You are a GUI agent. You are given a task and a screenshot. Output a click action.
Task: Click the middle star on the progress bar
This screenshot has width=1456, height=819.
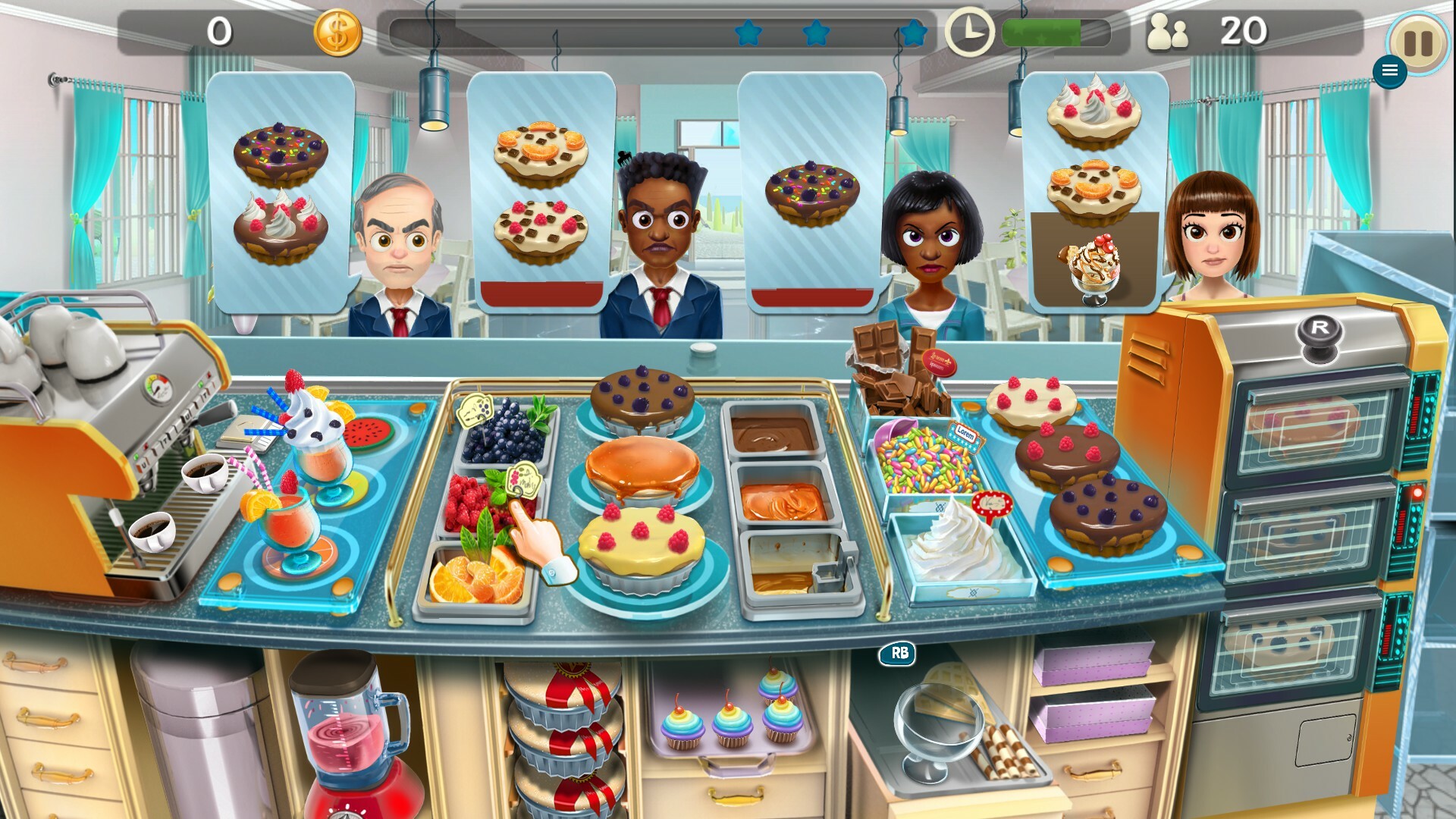tap(815, 33)
